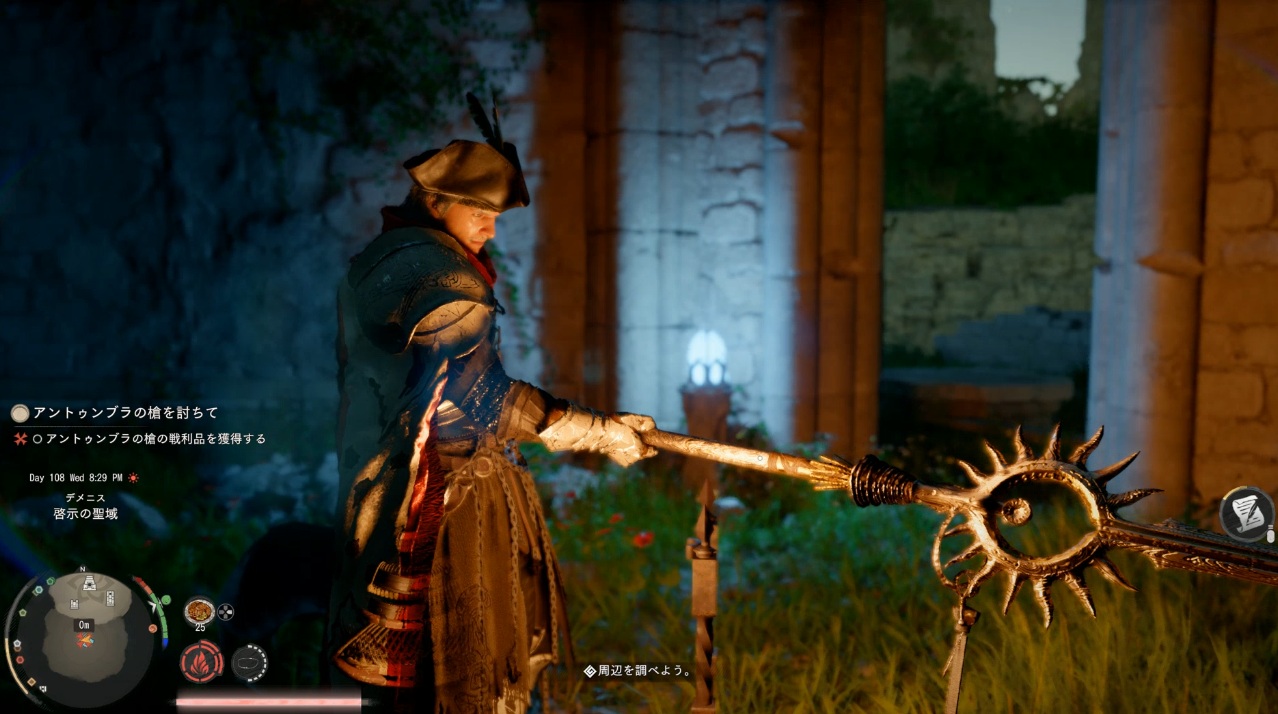Use the food dish quick slot

[199, 609]
